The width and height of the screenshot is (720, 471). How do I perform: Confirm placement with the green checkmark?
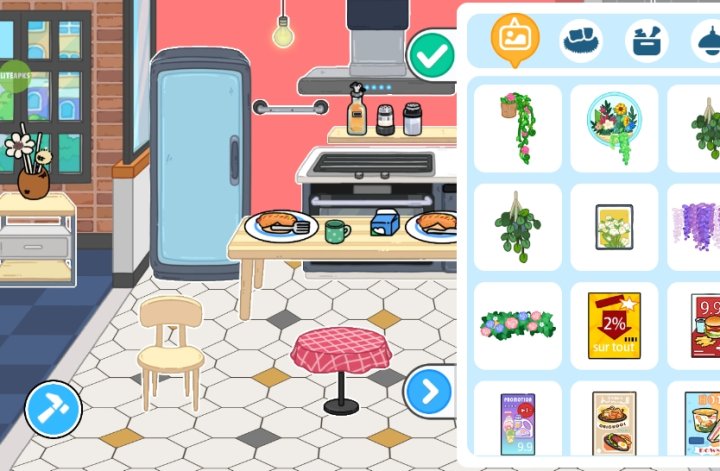(x=432, y=56)
